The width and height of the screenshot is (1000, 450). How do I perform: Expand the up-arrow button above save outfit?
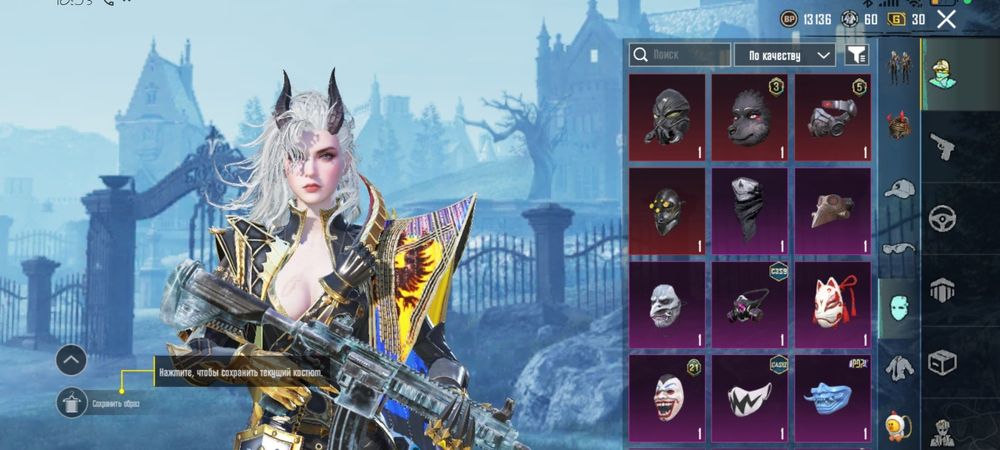(x=72, y=360)
